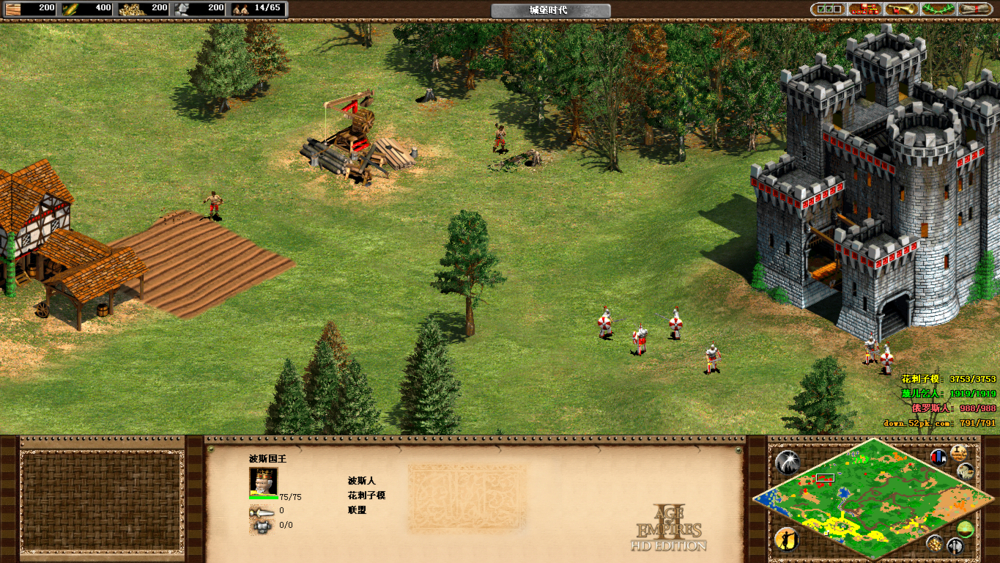Click the Persian King unit portrait
Viewport: 1000px width, 563px height.
click(x=263, y=482)
